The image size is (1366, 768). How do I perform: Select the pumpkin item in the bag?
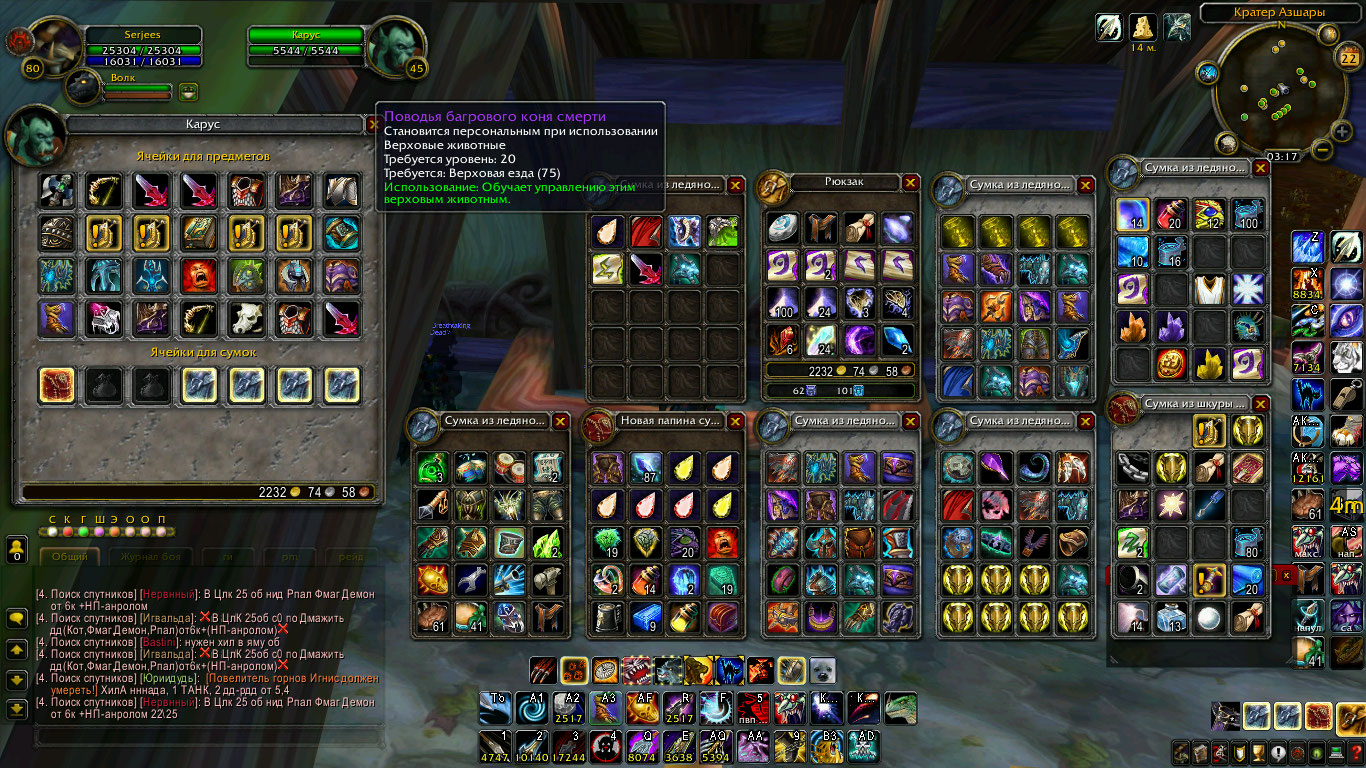pos(1171,363)
